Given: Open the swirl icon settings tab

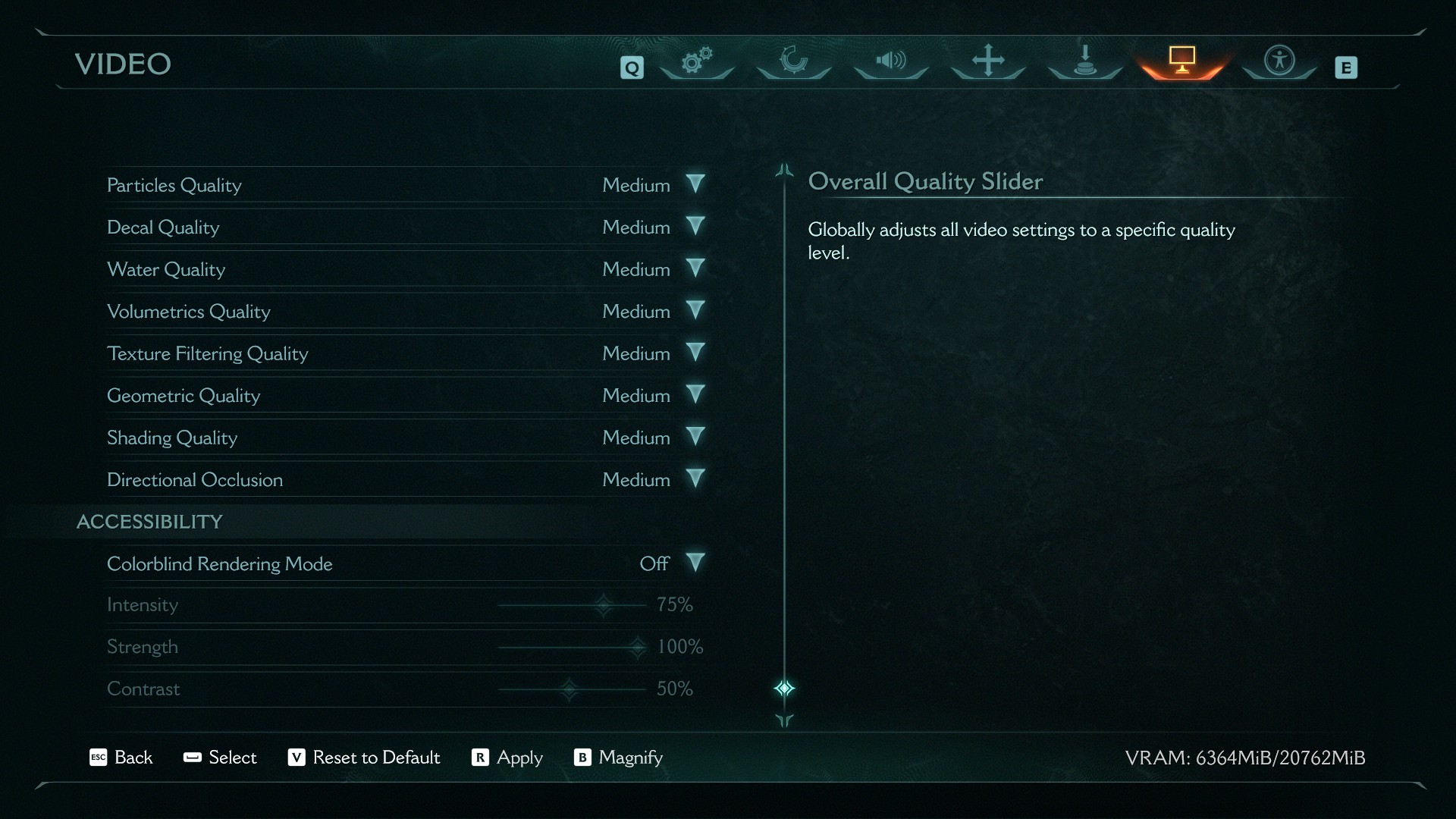Looking at the screenshot, I should pos(794,61).
